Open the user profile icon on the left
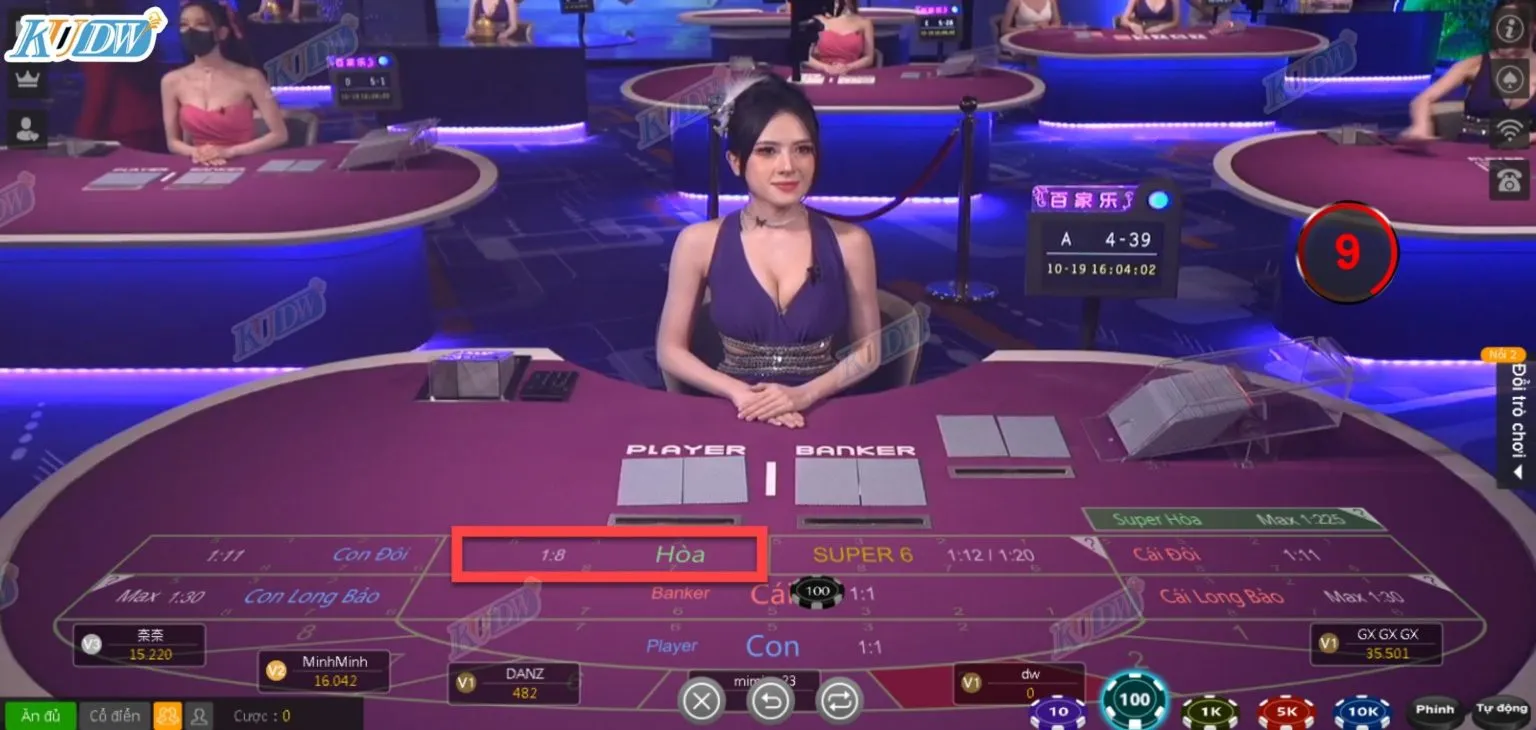The width and height of the screenshot is (1536, 730). click(x=25, y=128)
